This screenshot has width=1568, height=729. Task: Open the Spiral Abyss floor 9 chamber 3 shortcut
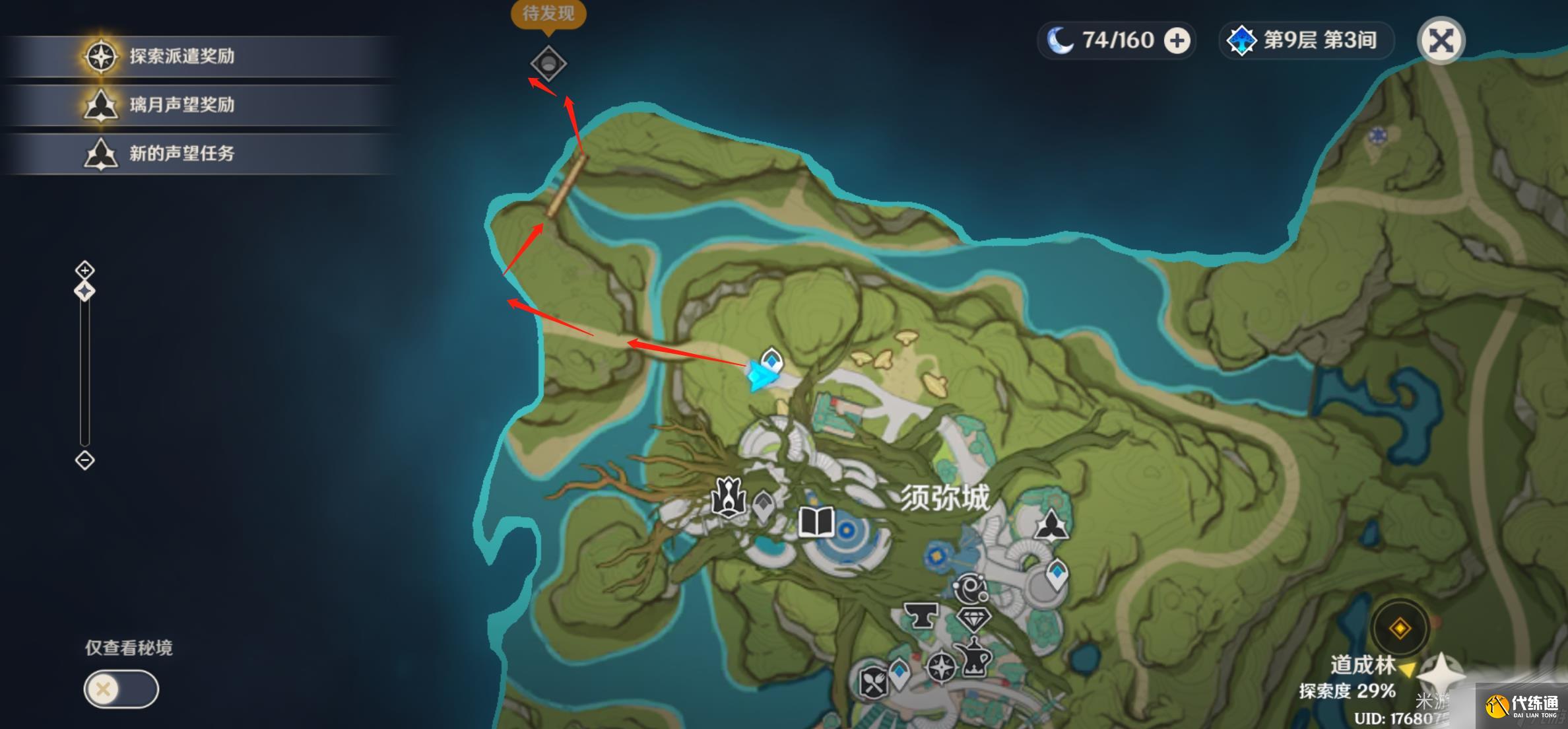[x=1305, y=41]
